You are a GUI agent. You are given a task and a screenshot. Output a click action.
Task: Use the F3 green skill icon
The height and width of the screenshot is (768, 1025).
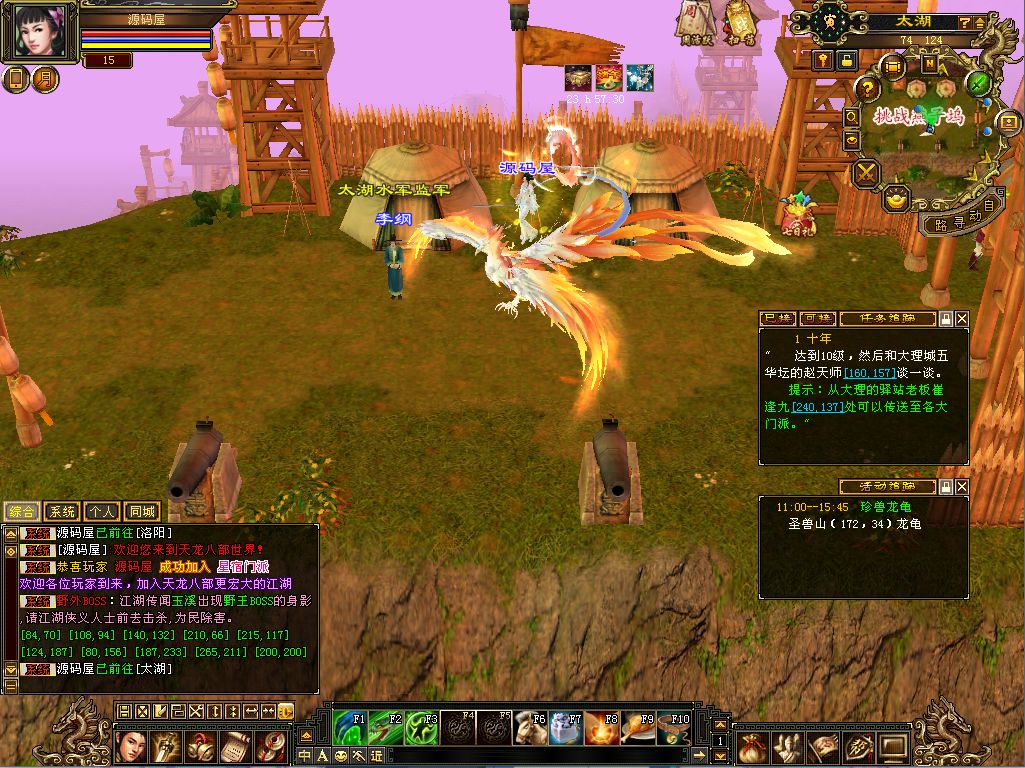[420, 728]
